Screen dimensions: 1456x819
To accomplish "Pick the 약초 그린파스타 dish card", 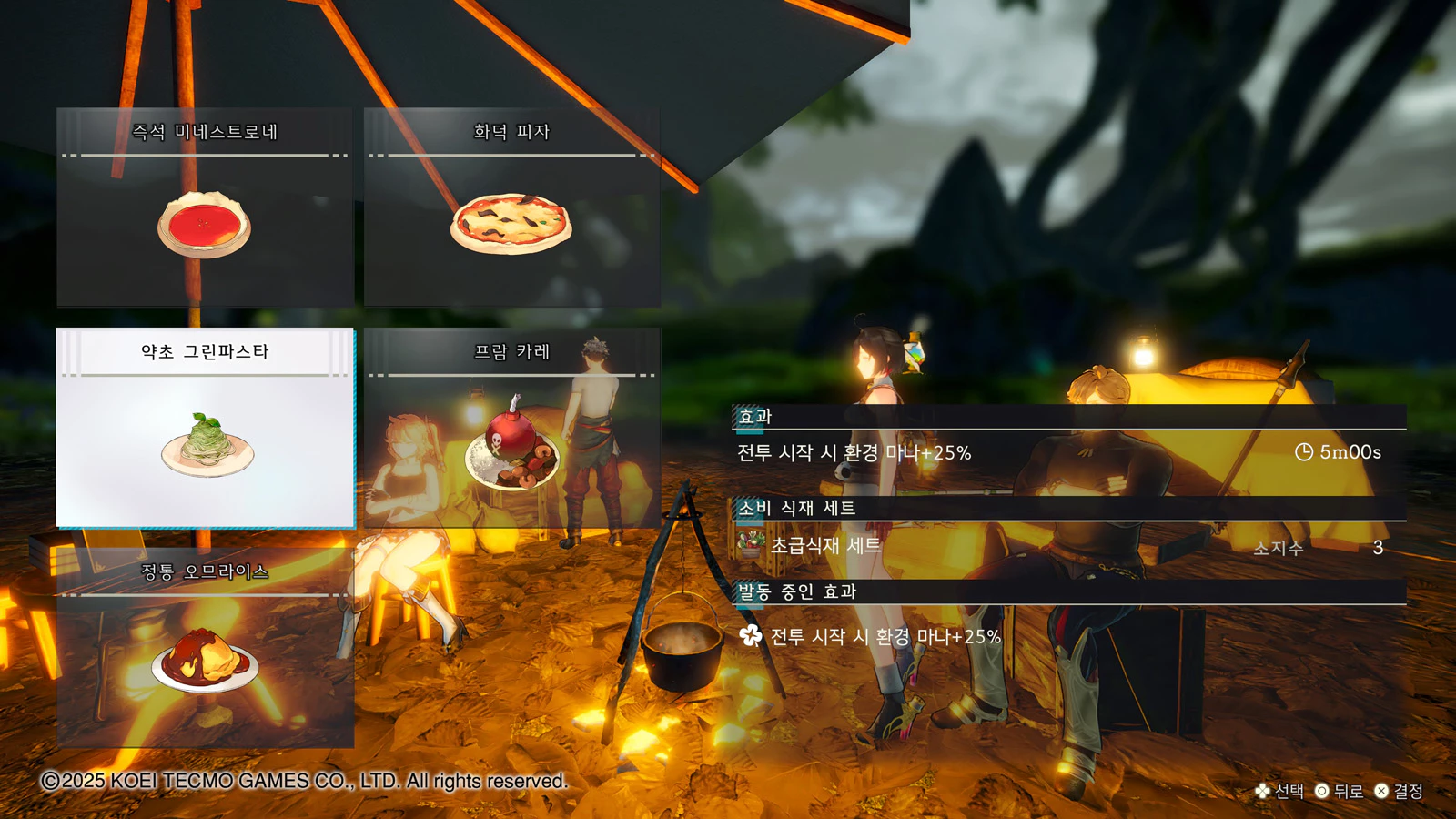I will pyautogui.click(x=205, y=428).
